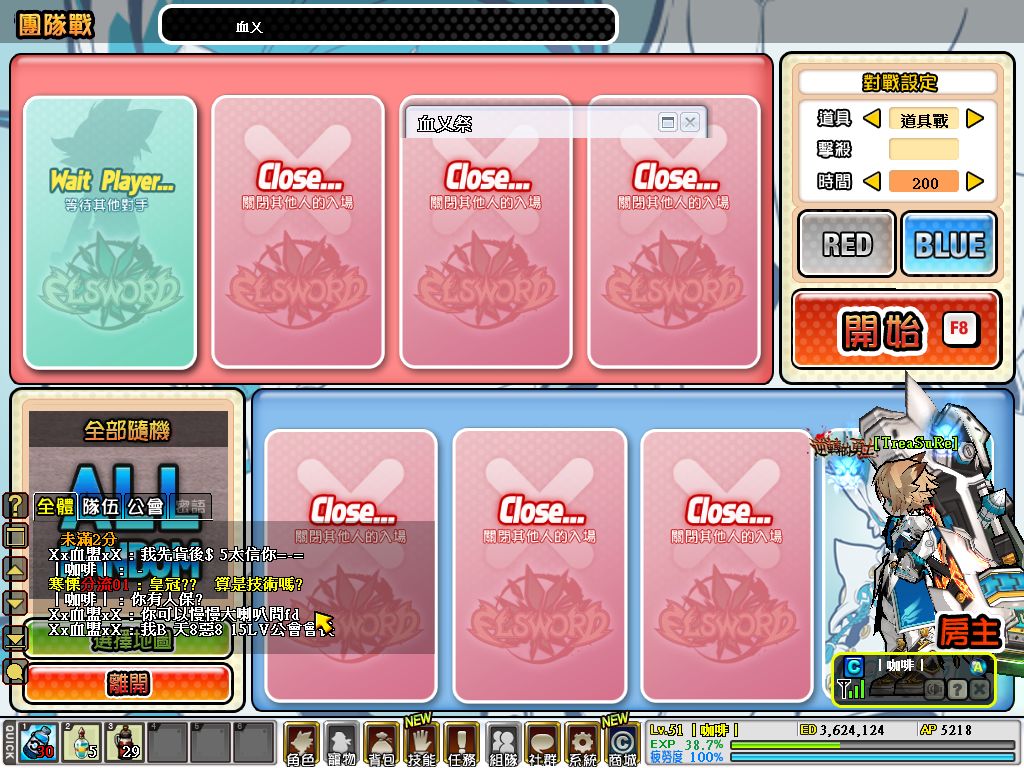Switch item mode with right arrow beside 道具戰

pyautogui.click(x=975, y=119)
